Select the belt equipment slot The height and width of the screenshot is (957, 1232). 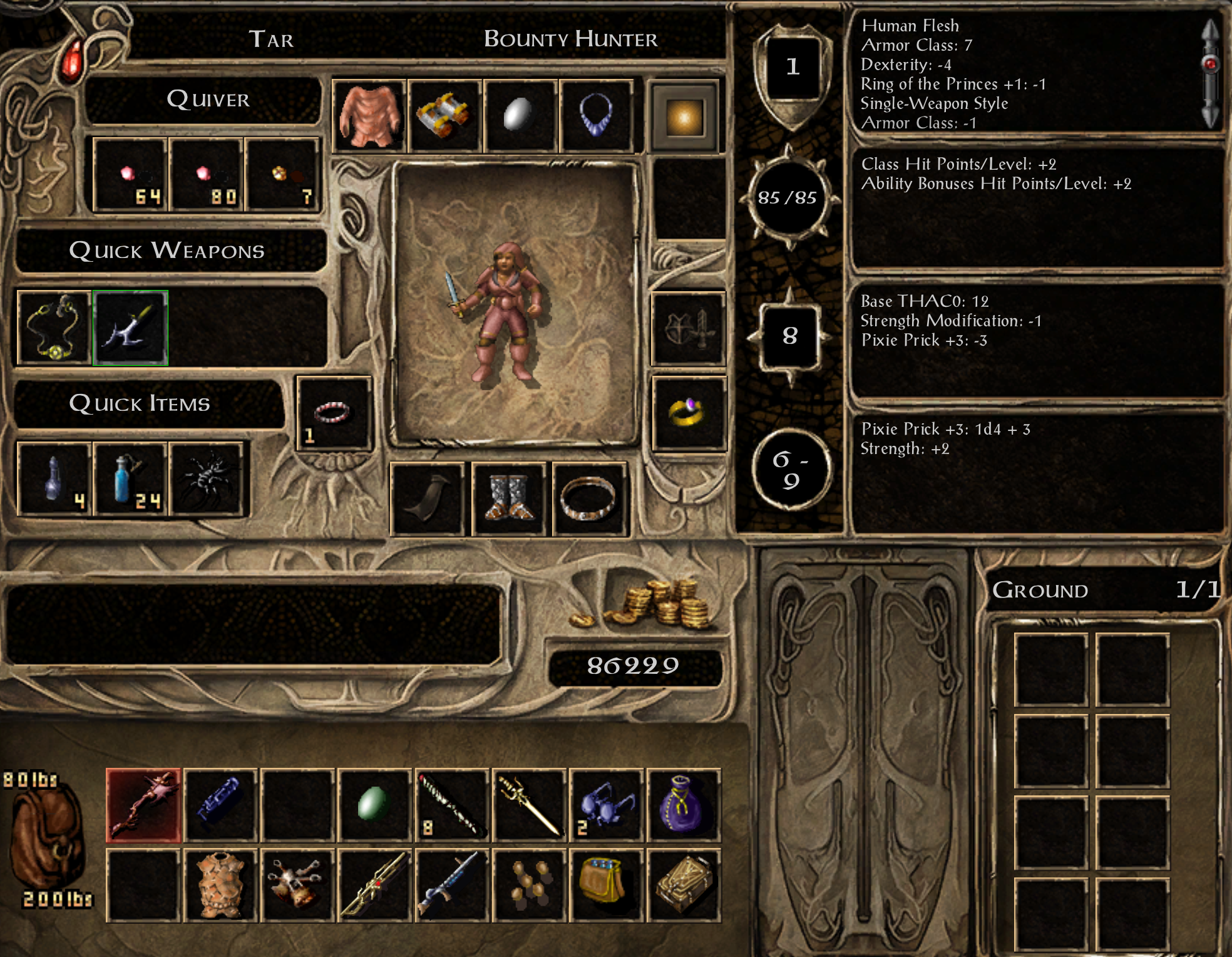[588, 499]
